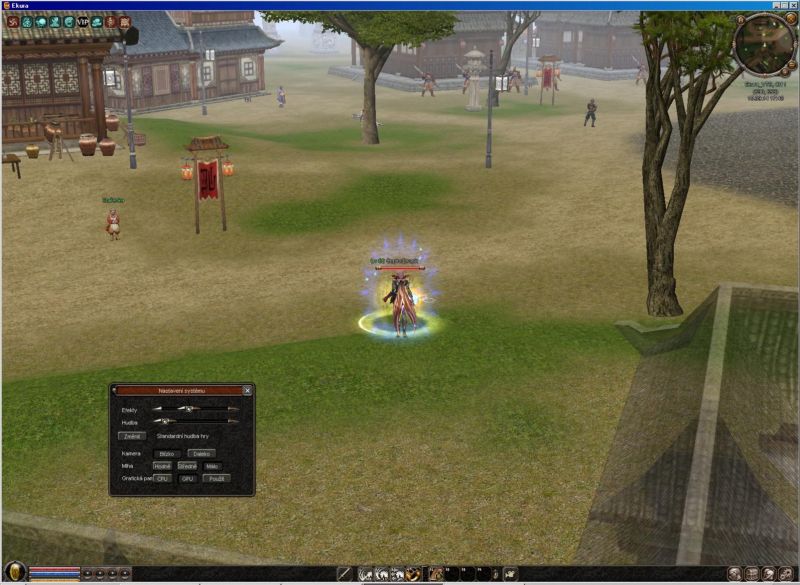800x585 pixels.
Task: Open the circular minimap
Action: click(765, 44)
